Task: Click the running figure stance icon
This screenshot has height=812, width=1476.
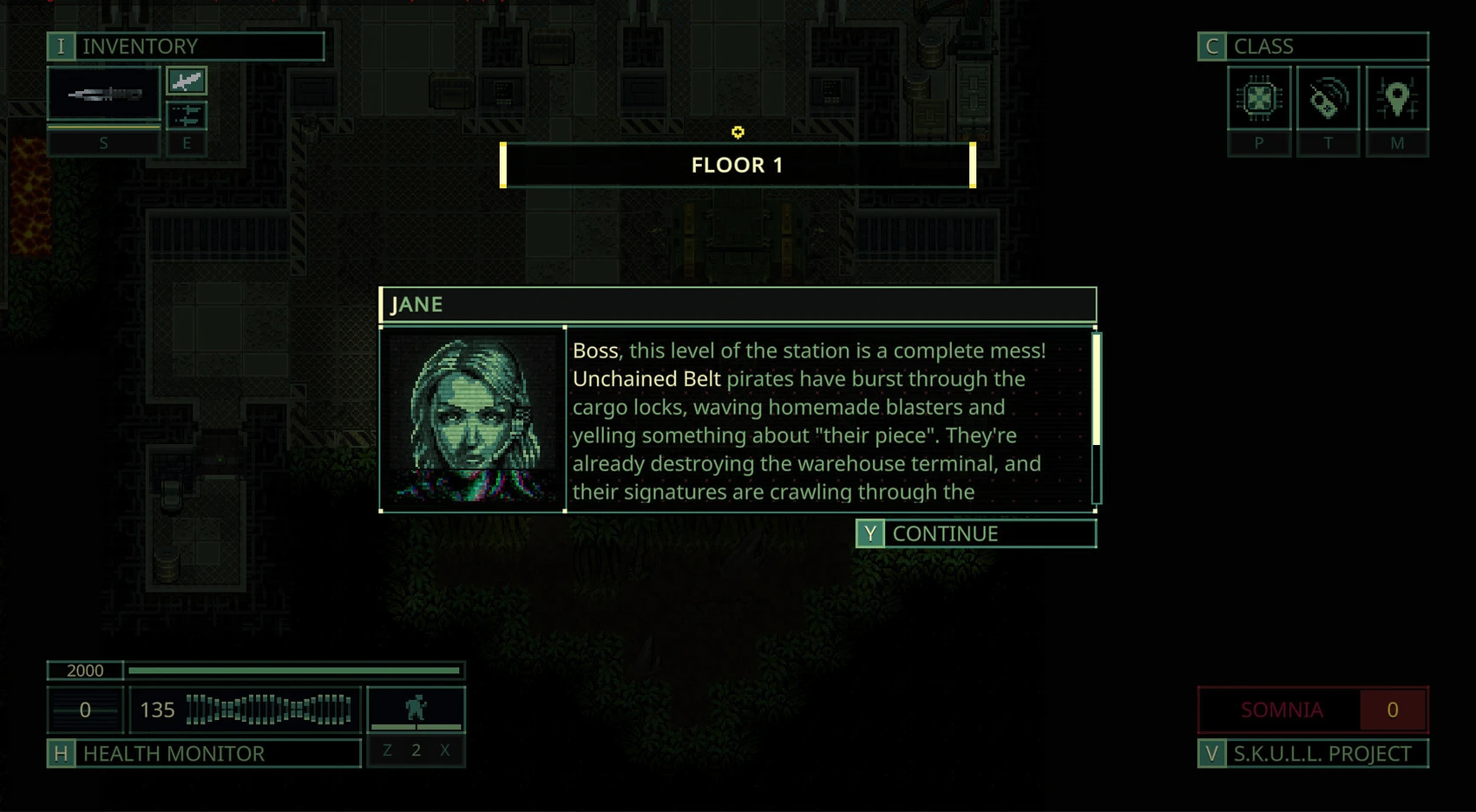Action: [417, 709]
